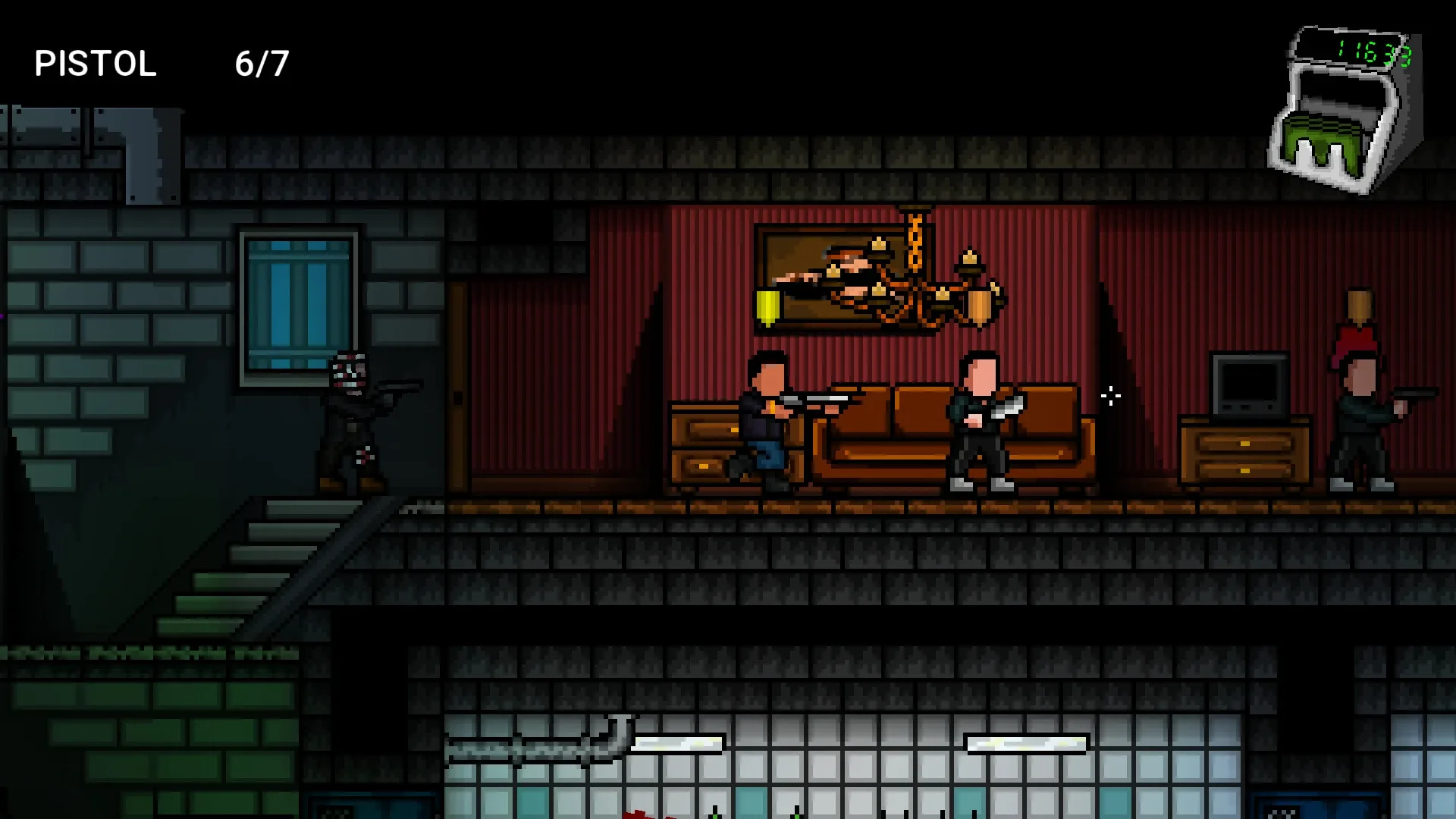The image size is (1456, 819).
Task: Click the kneeling shotgun character by the couch
Action: (766, 425)
